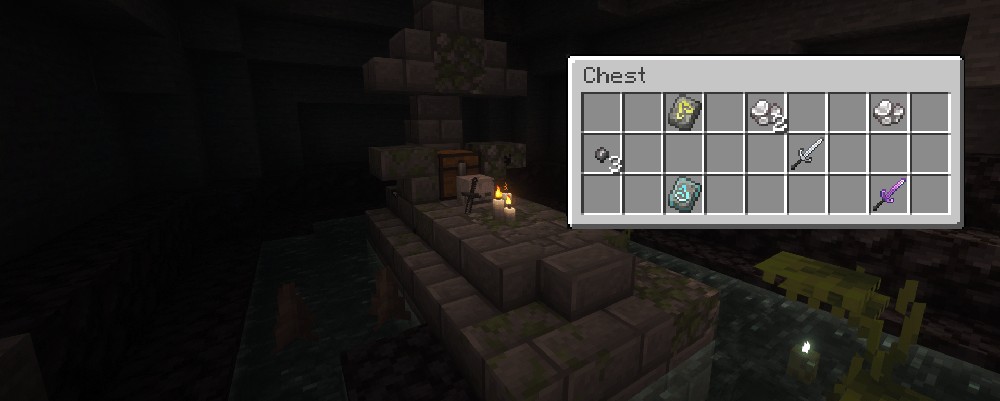Image resolution: width=1000 pixels, height=401 pixels.
Task: Select the iron sword in the chest
Action: click(807, 154)
